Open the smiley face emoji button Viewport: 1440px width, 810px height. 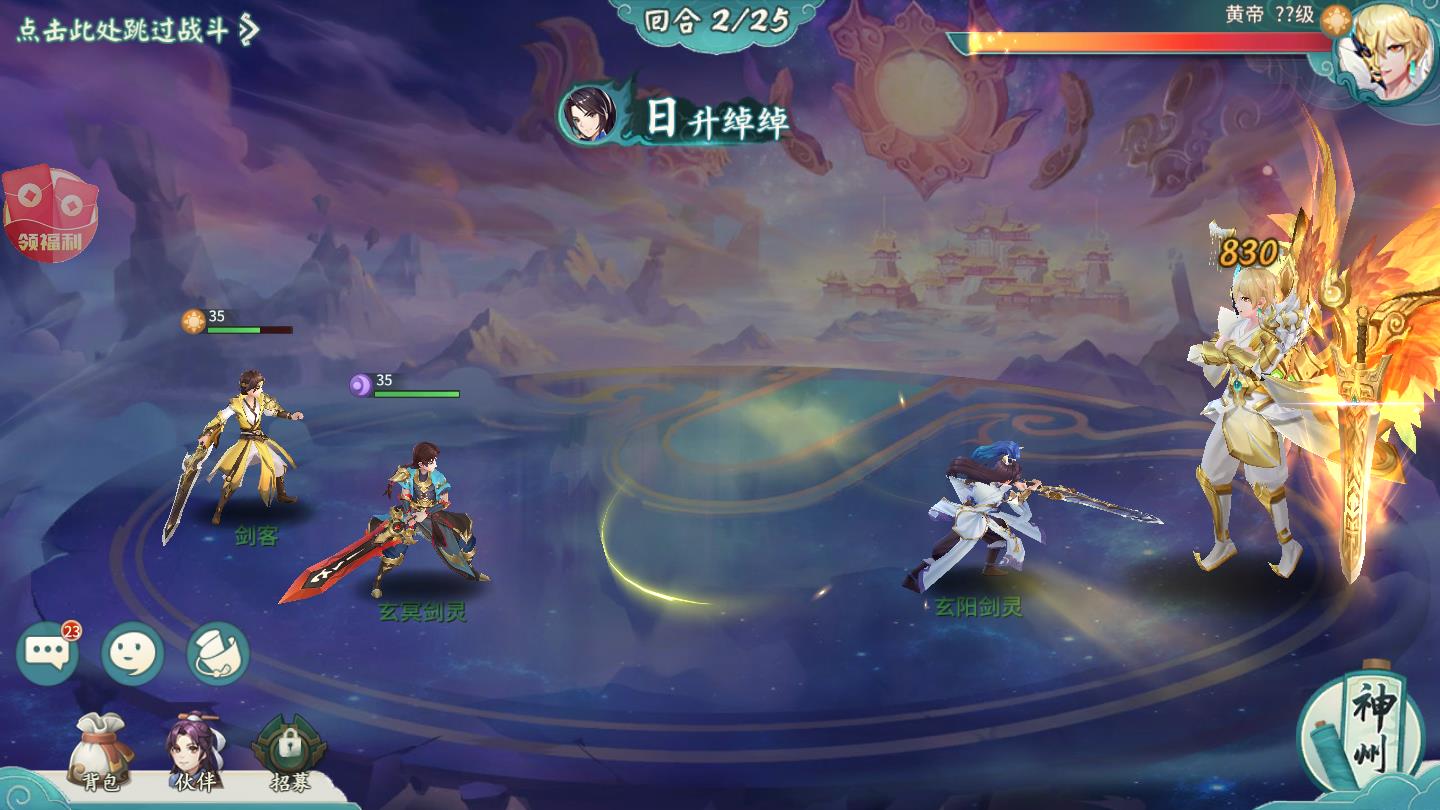coord(133,654)
